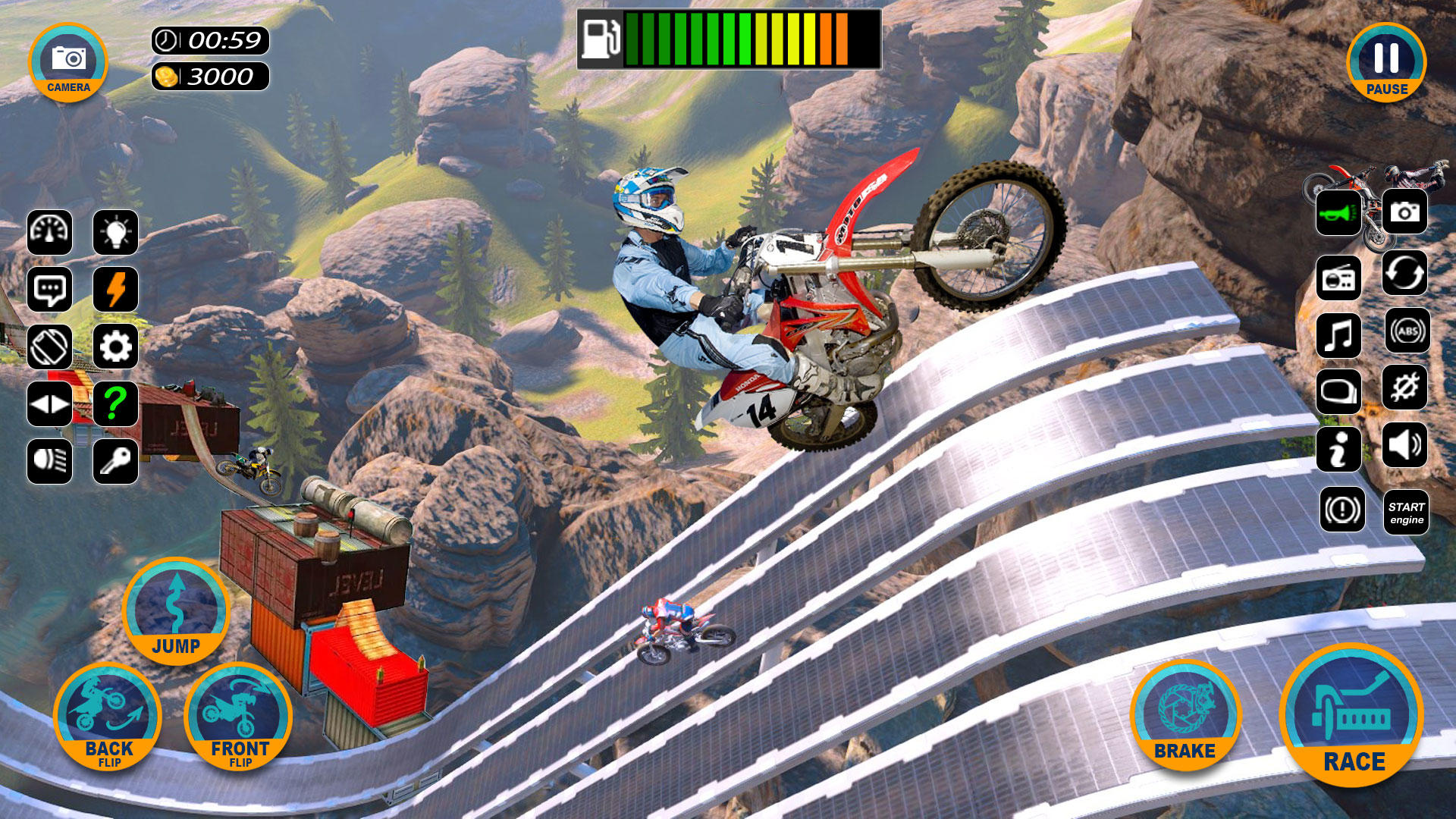Open the Camera view selector
1456x819 pixels.
pos(68,61)
